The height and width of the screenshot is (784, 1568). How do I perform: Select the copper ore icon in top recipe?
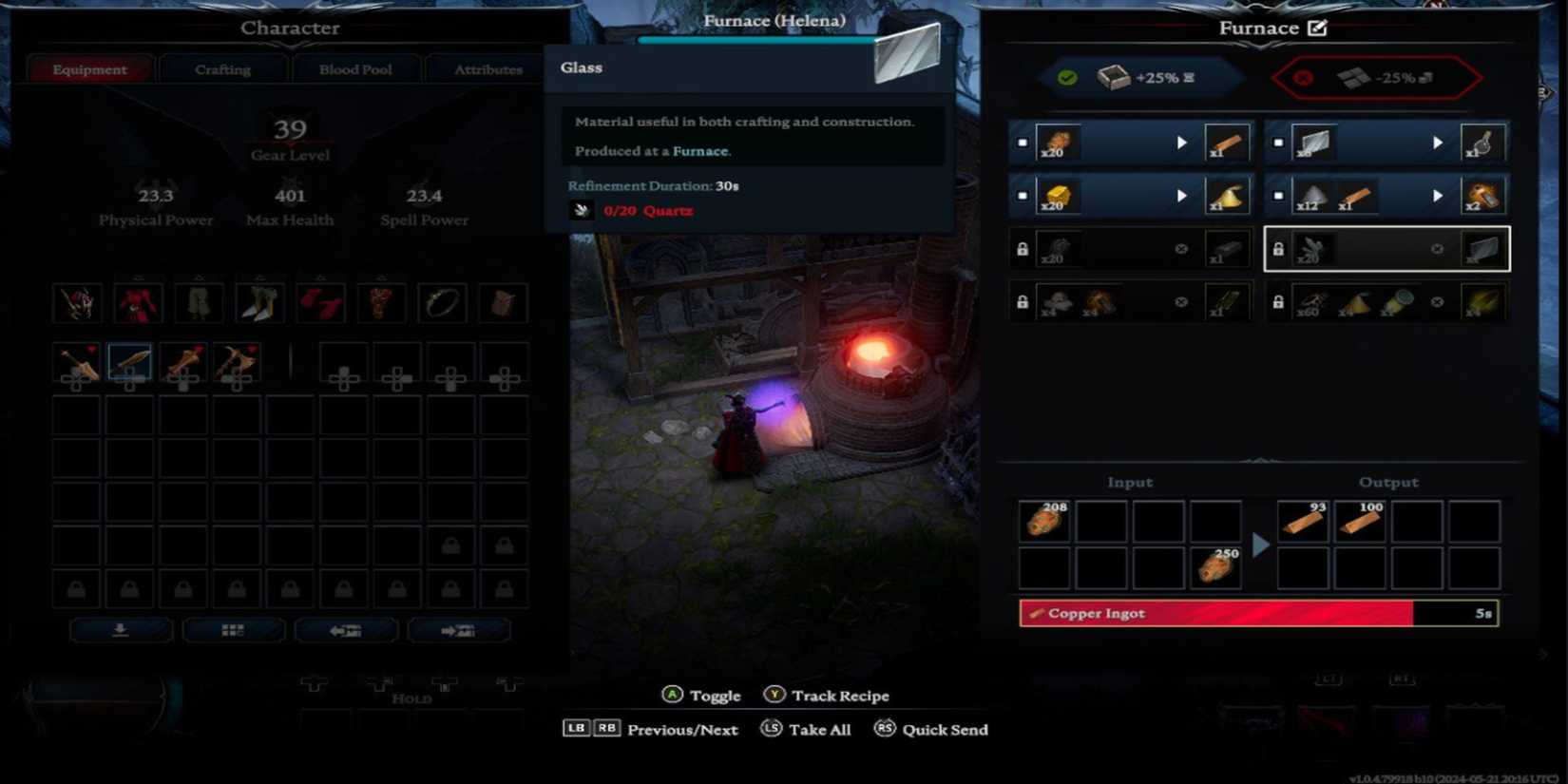coord(1058,143)
